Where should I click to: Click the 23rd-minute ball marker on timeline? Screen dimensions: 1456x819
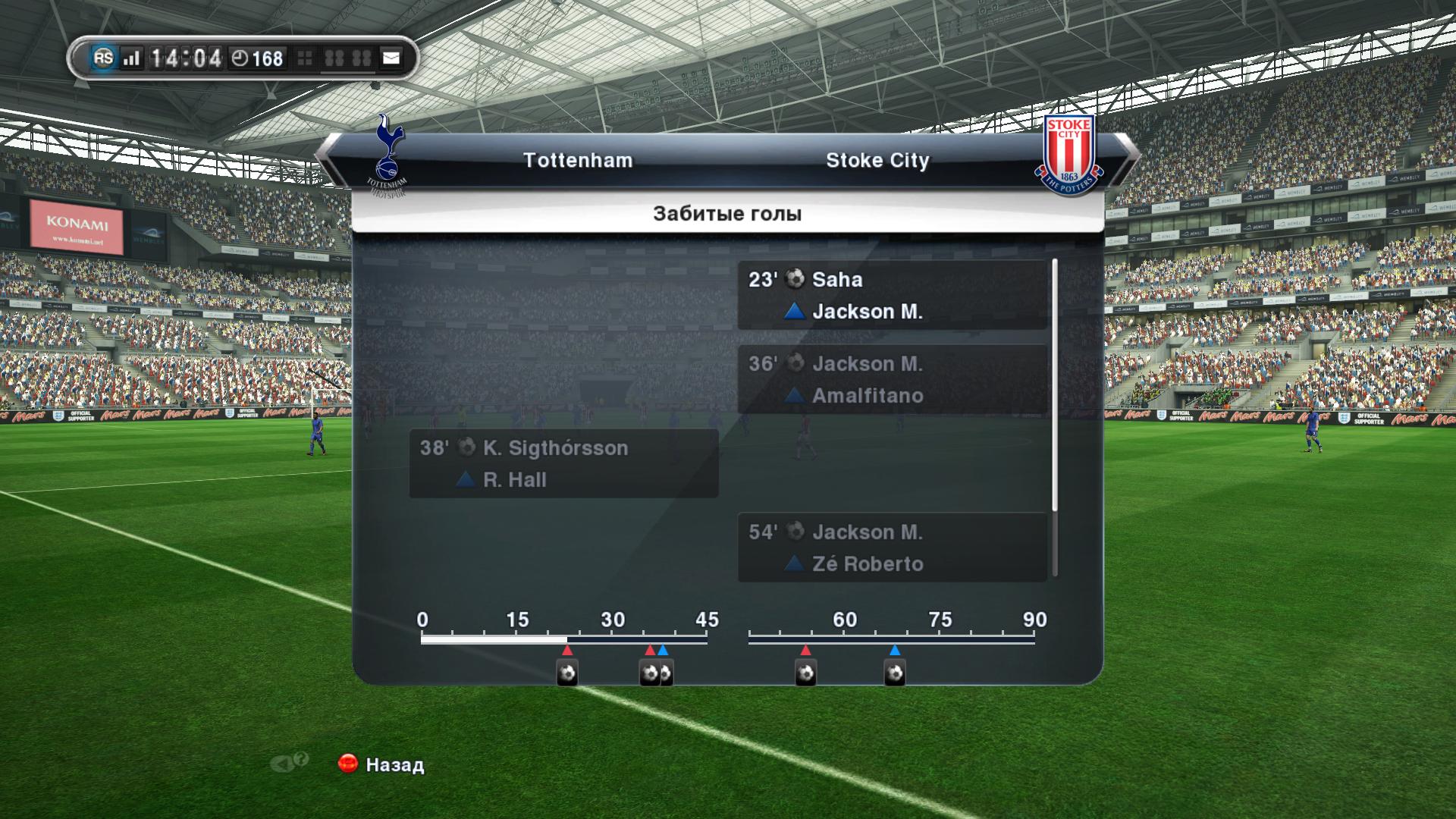tap(567, 673)
